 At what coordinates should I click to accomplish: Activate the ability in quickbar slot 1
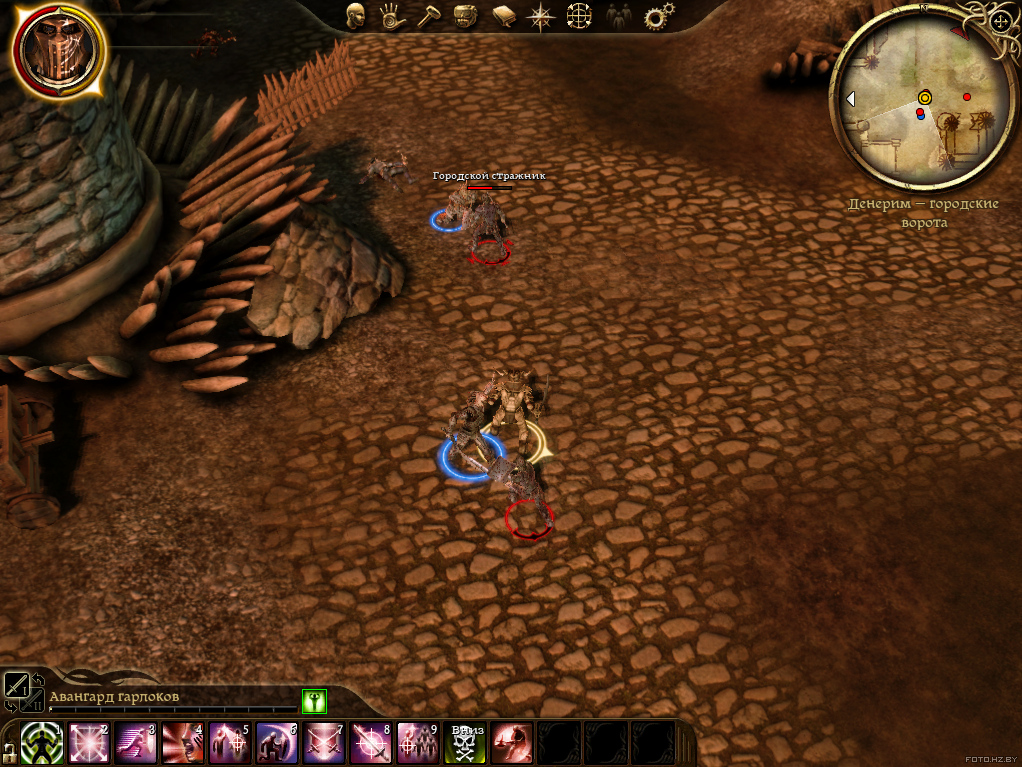42,743
